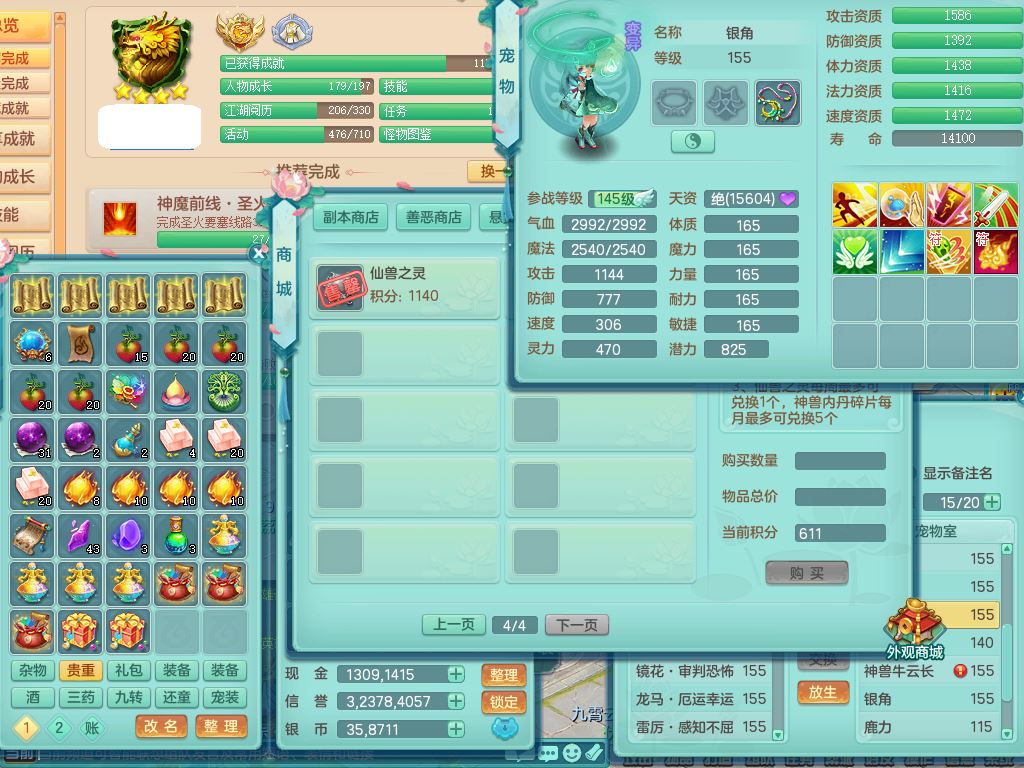Close the inventory bag window
Image resolution: width=1024 pixels, height=768 pixels.
point(259,253)
